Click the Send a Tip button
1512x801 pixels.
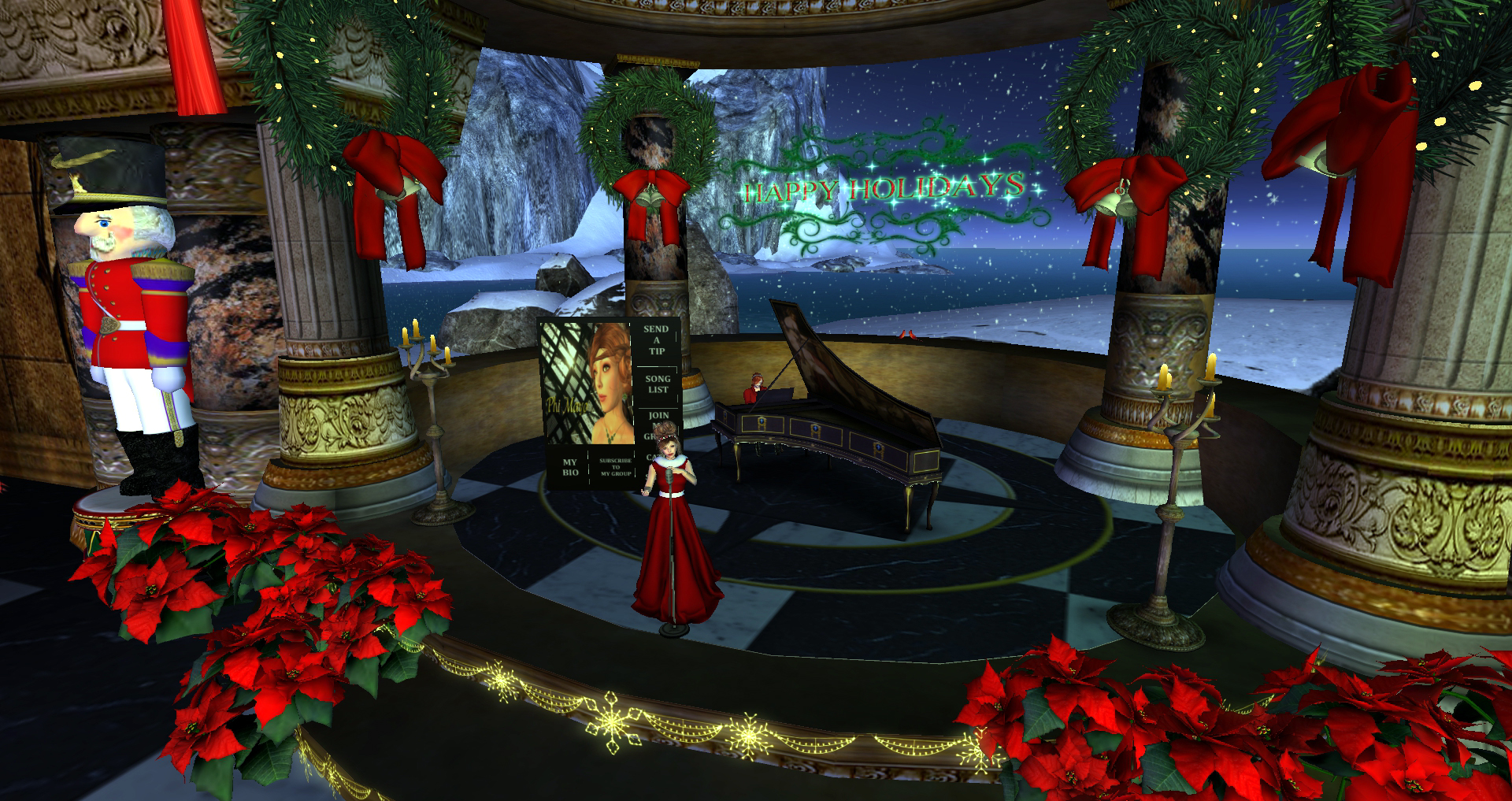[655, 340]
